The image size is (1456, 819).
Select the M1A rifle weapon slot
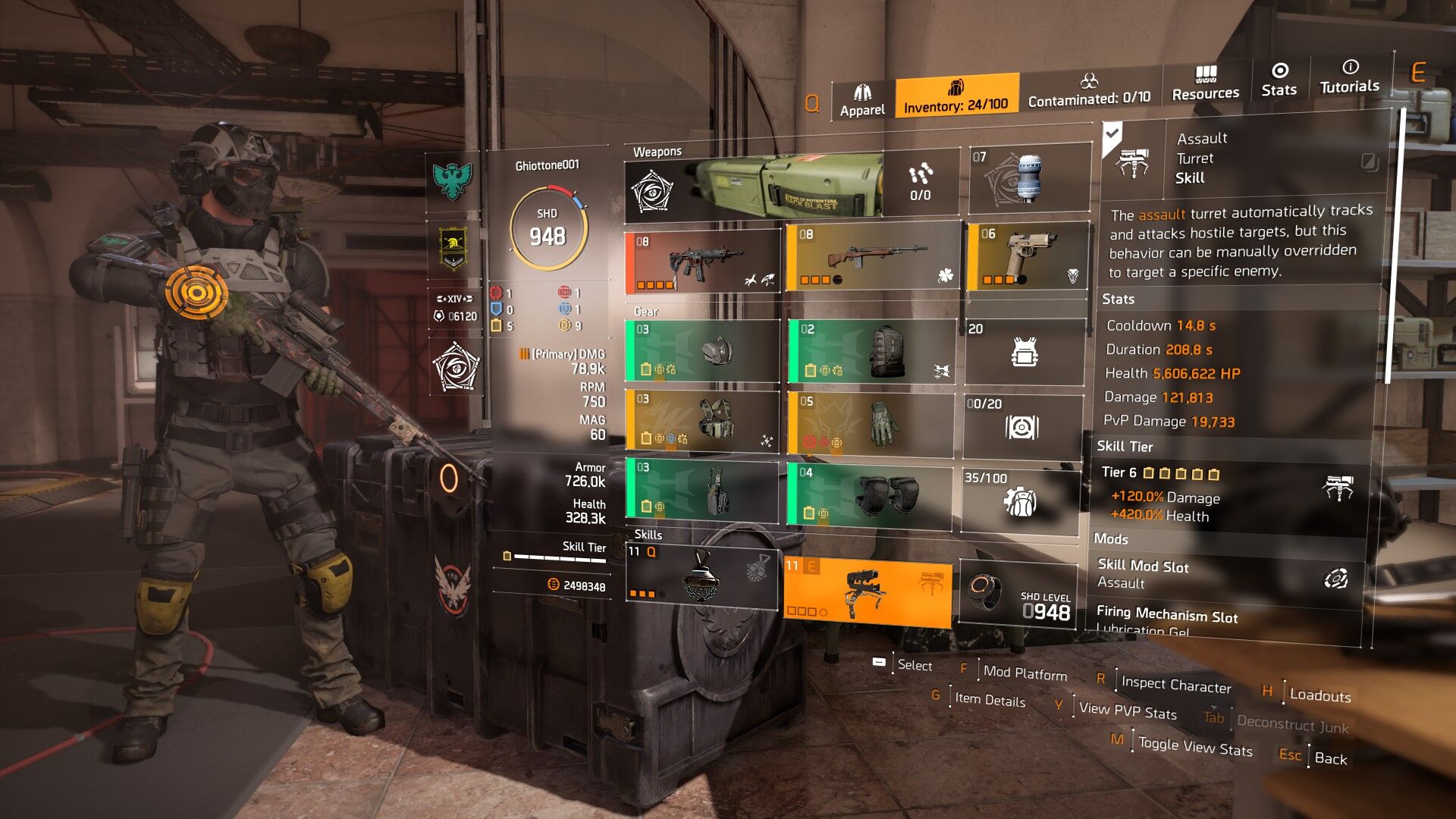[872, 257]
